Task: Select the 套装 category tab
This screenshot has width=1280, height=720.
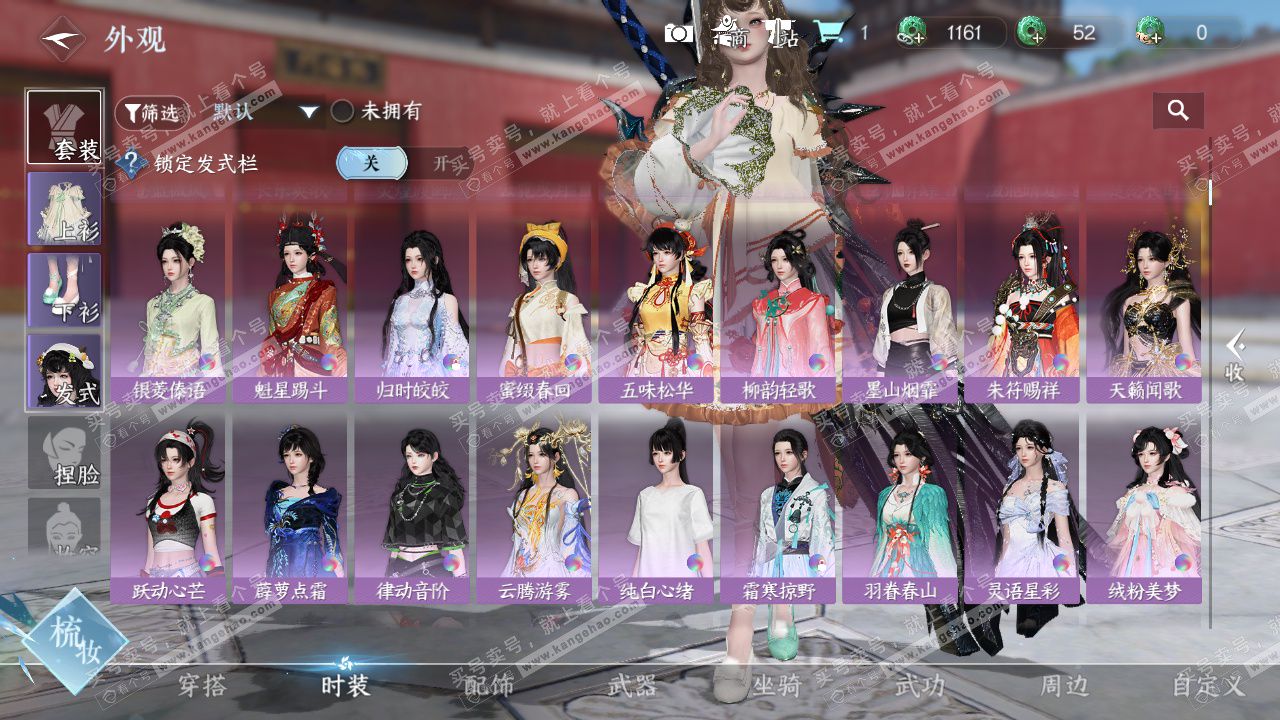Action: pos(64,127)
